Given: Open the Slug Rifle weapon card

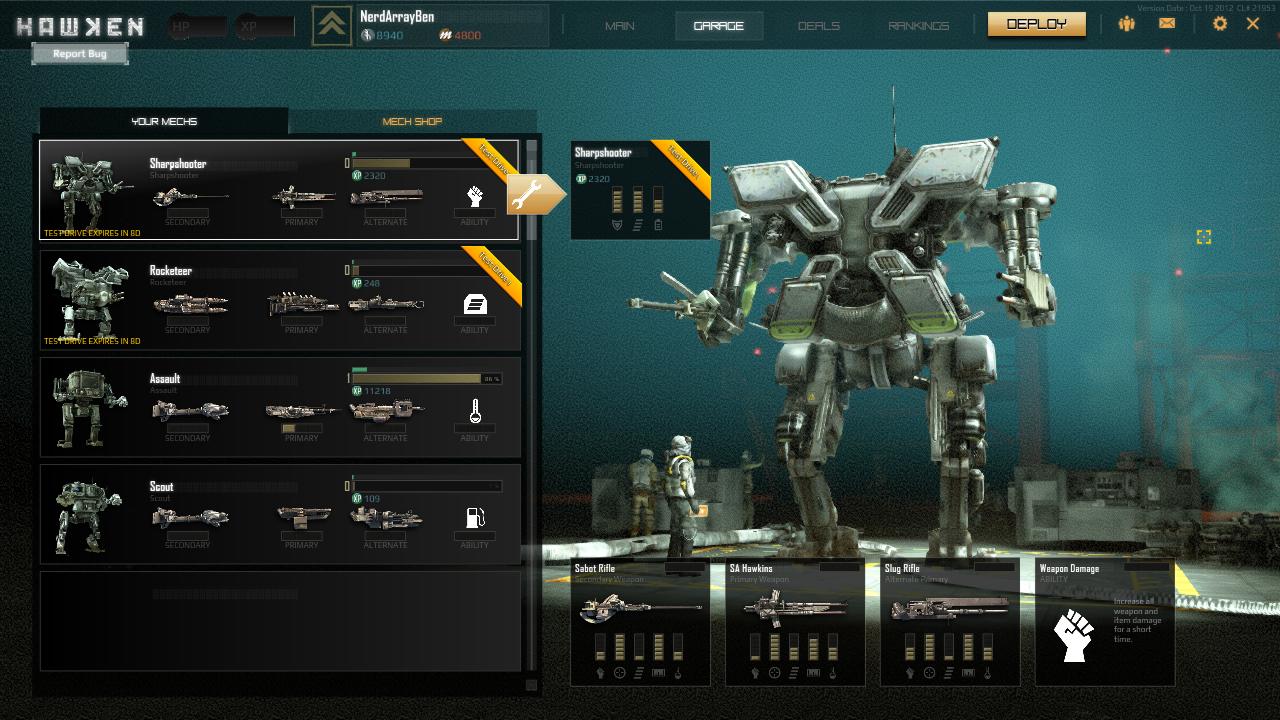Looking at the screenshot, I should pos(950,621).
